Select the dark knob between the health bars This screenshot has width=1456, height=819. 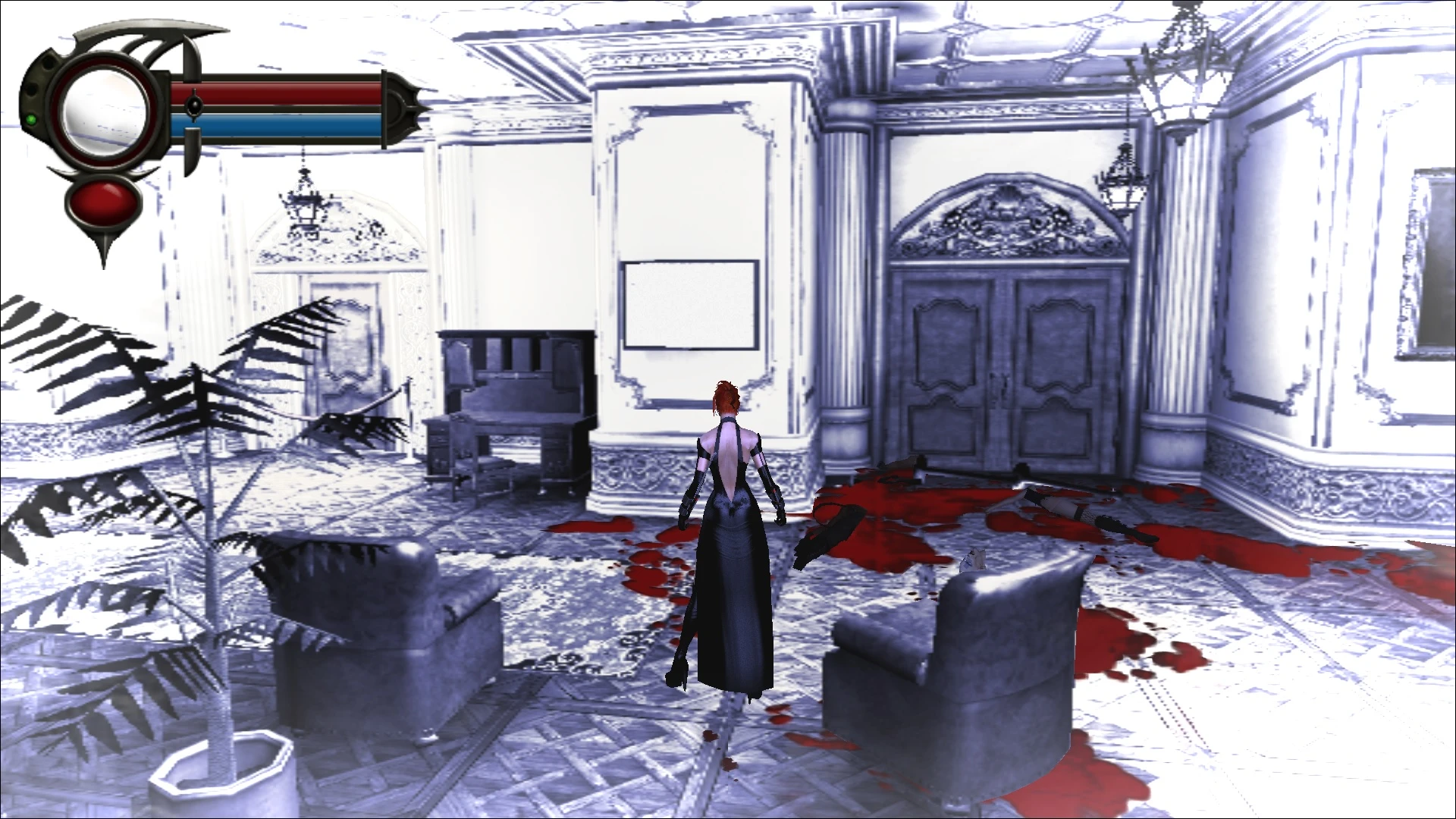click(x=196, y=106)
